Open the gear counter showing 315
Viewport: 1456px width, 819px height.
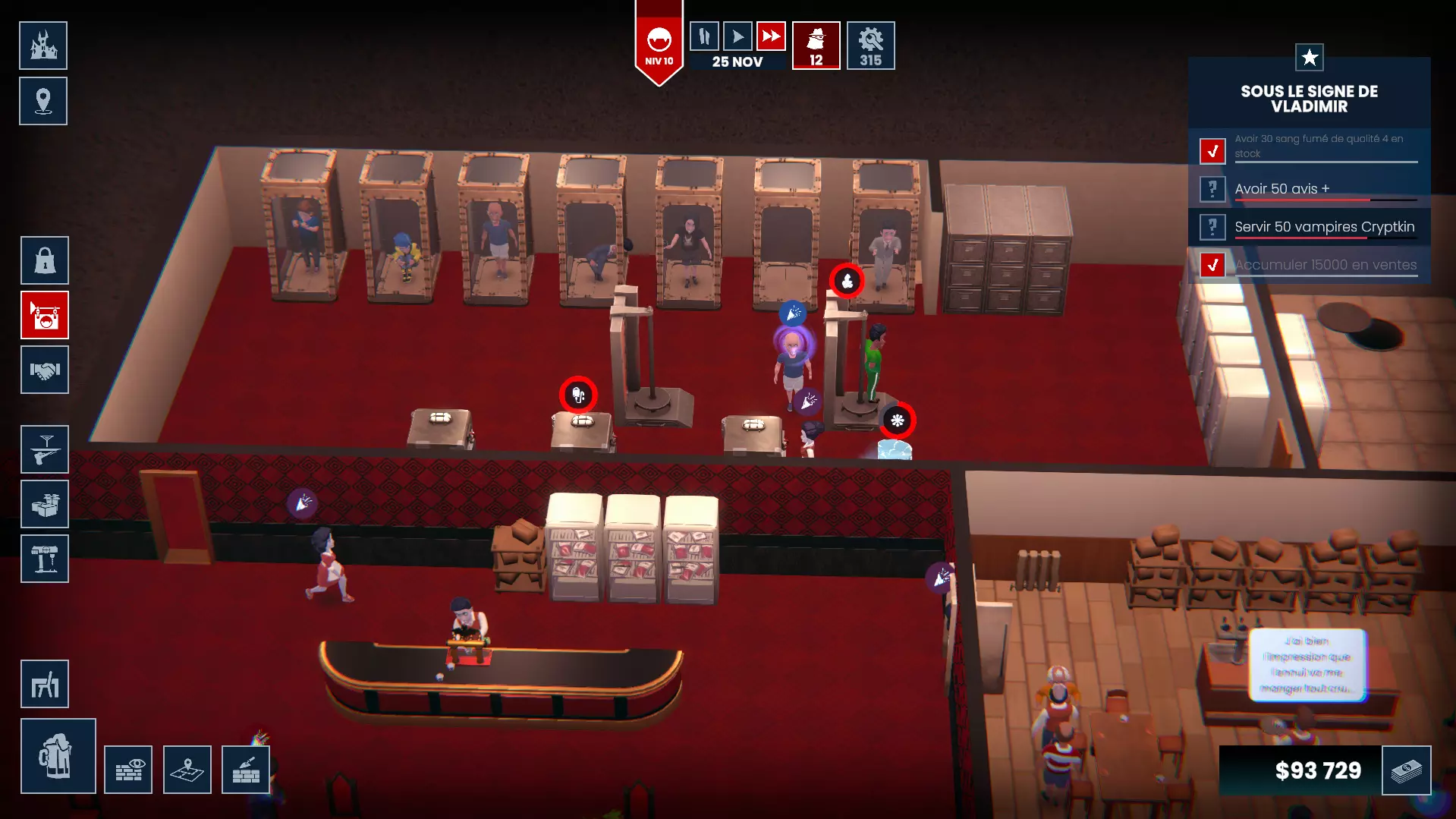tap(870, 46)
